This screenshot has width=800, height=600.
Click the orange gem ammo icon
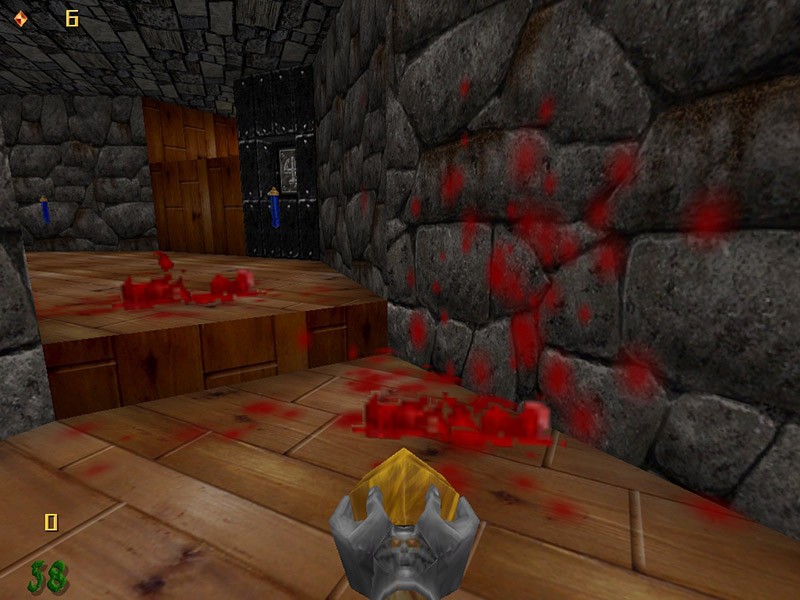point(21,18)
